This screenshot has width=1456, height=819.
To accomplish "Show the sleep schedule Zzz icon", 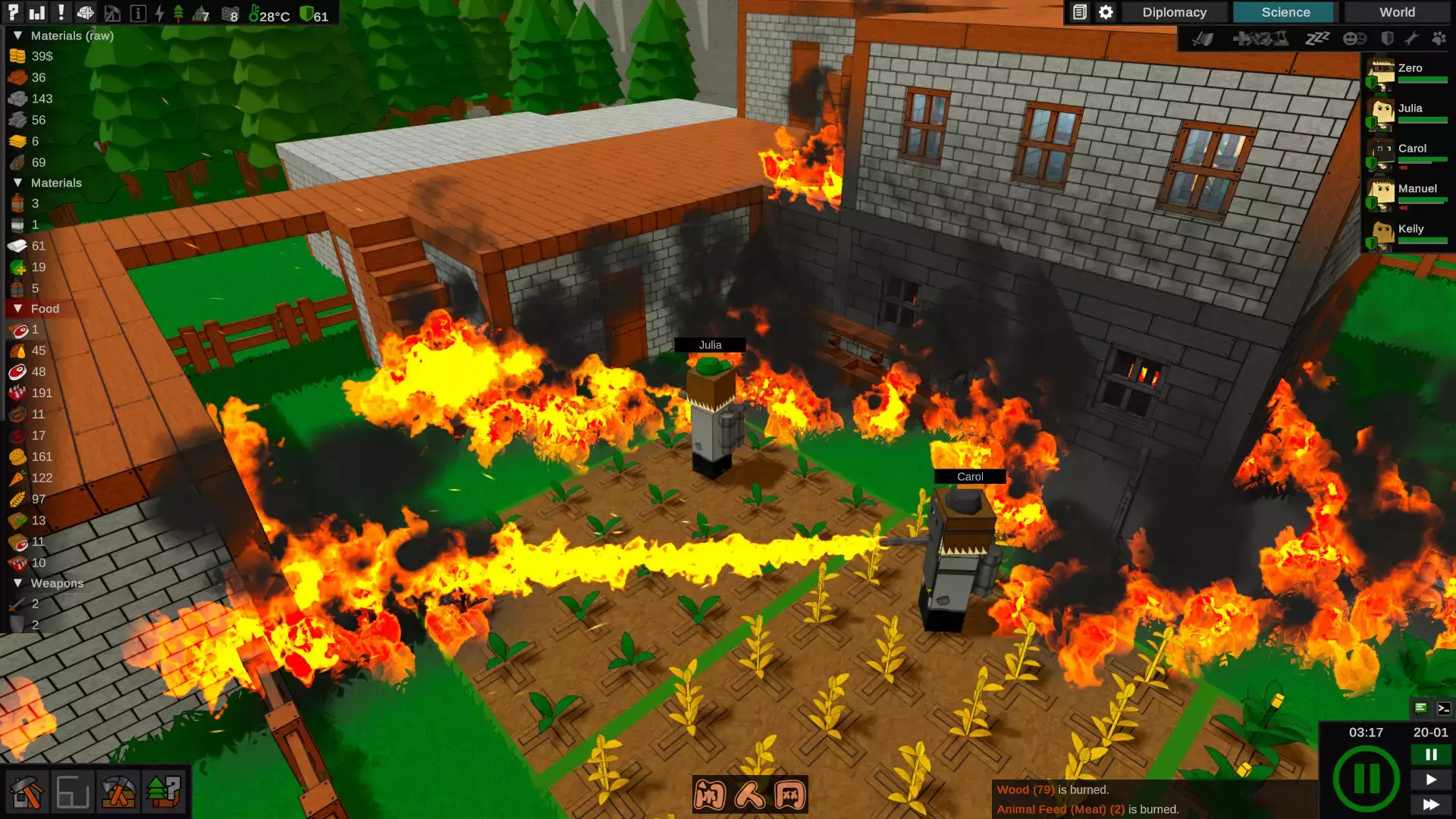I will pos(1317,38).
